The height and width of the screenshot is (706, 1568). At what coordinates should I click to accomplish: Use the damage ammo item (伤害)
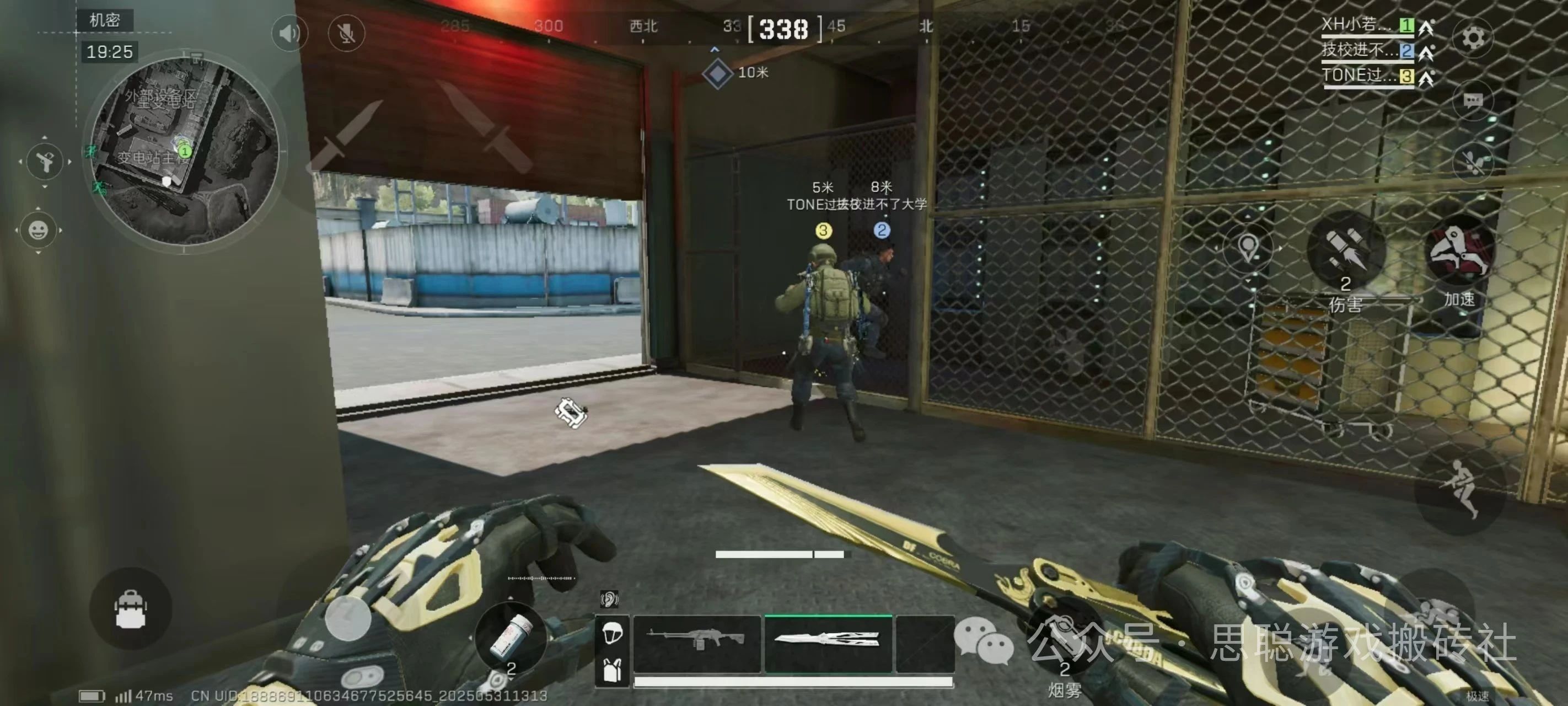1346,251
